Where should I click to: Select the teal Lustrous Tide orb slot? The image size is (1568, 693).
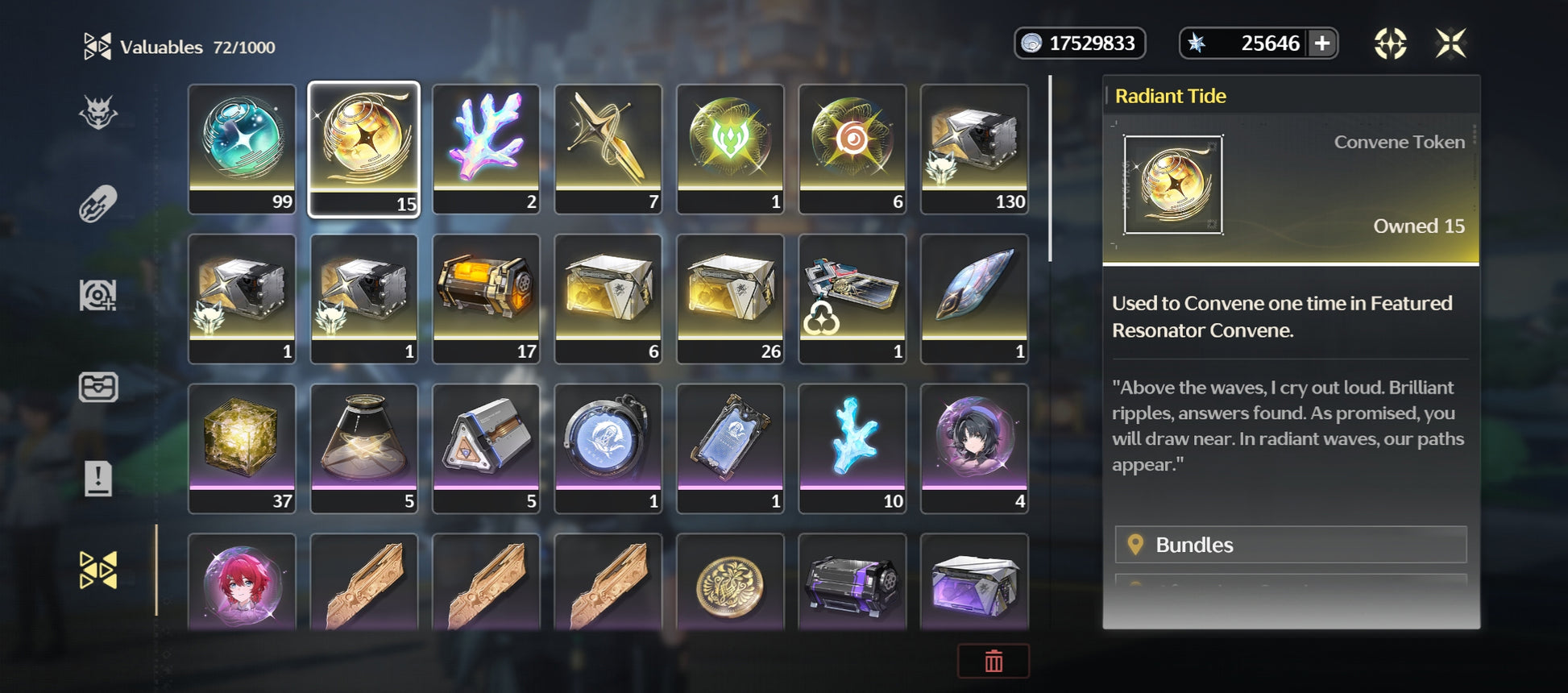[x=242, y=148]
